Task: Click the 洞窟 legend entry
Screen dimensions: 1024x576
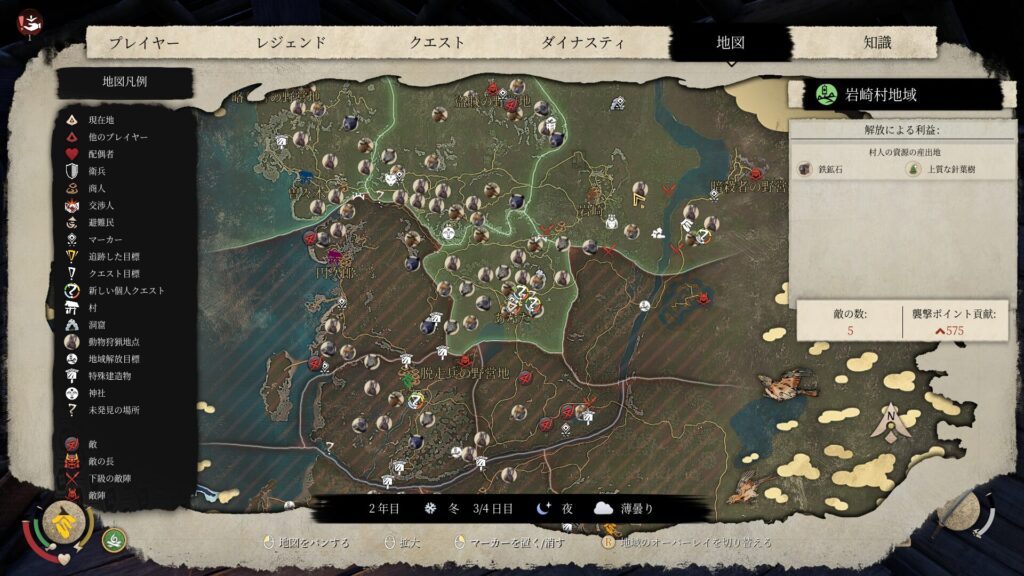Action: click(x=97, y=325)
